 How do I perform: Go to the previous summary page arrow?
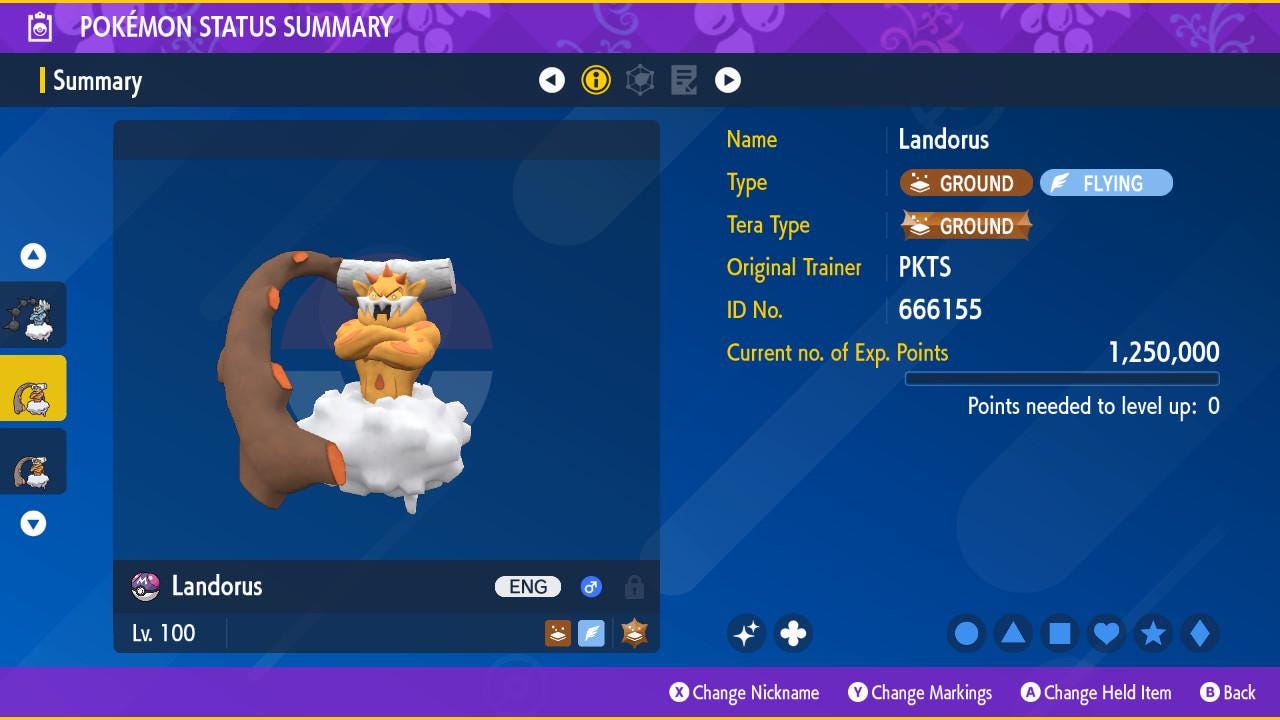552,80
